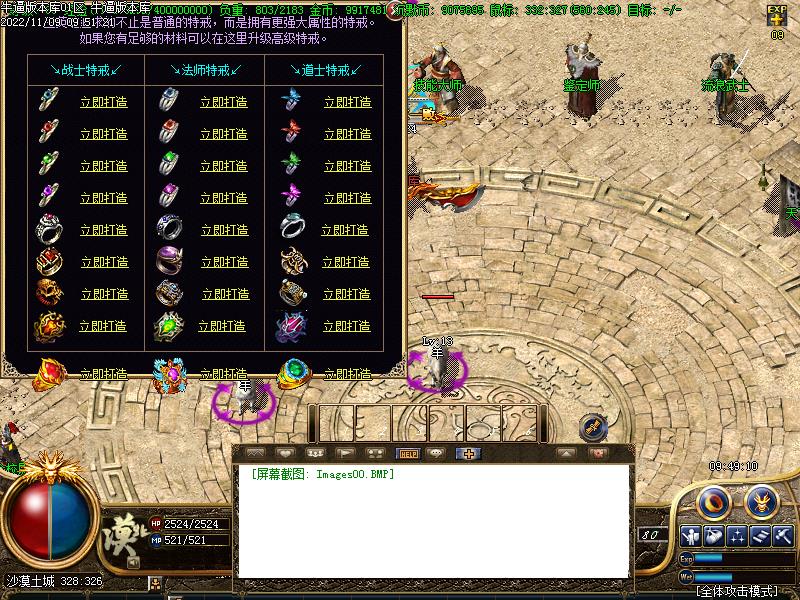This screenshot has height=600, width=800.
Task: Open the golden helmet round button
Action: coord(762,499)
